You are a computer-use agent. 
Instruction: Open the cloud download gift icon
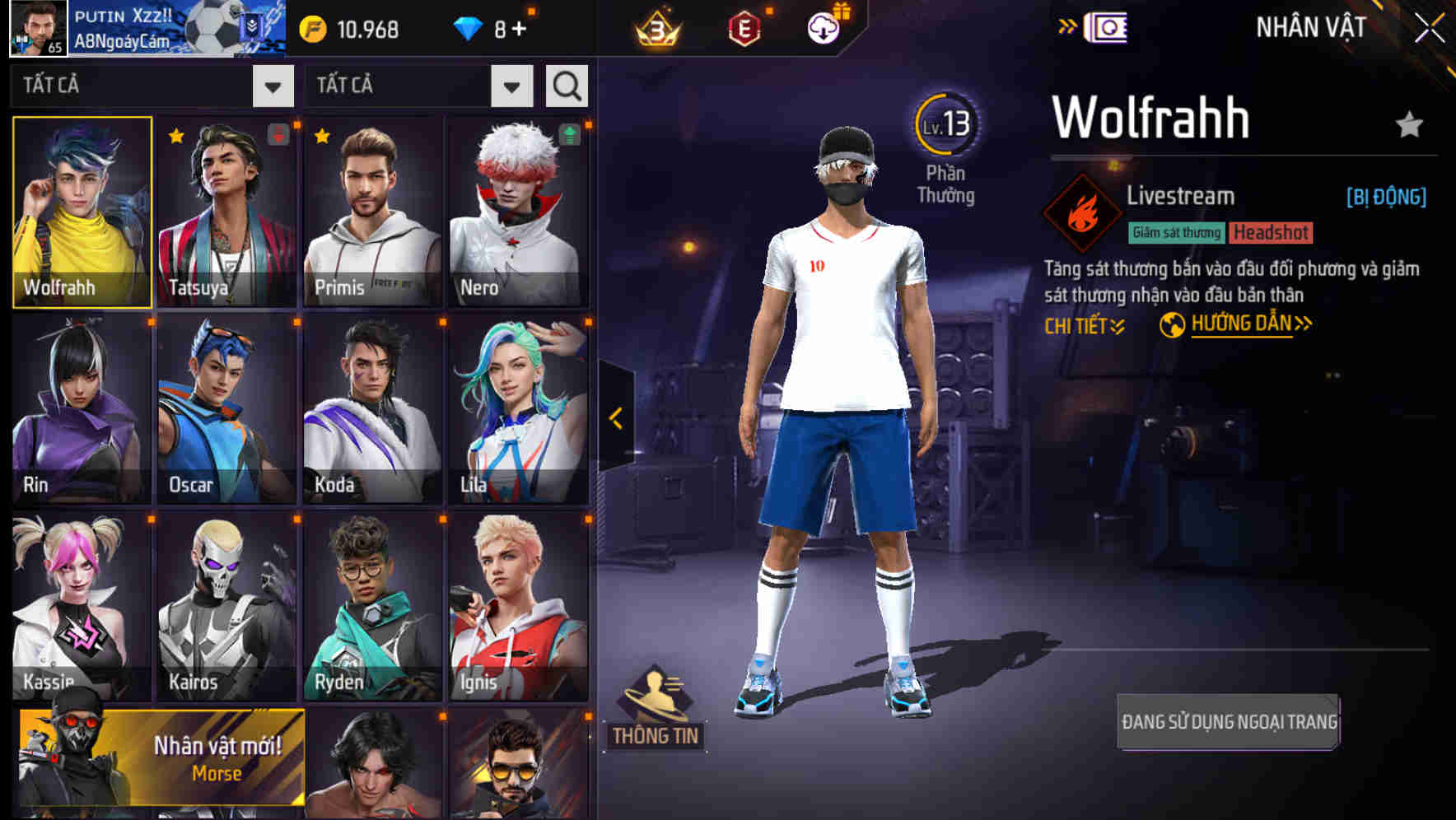click(x=826, y=27)
